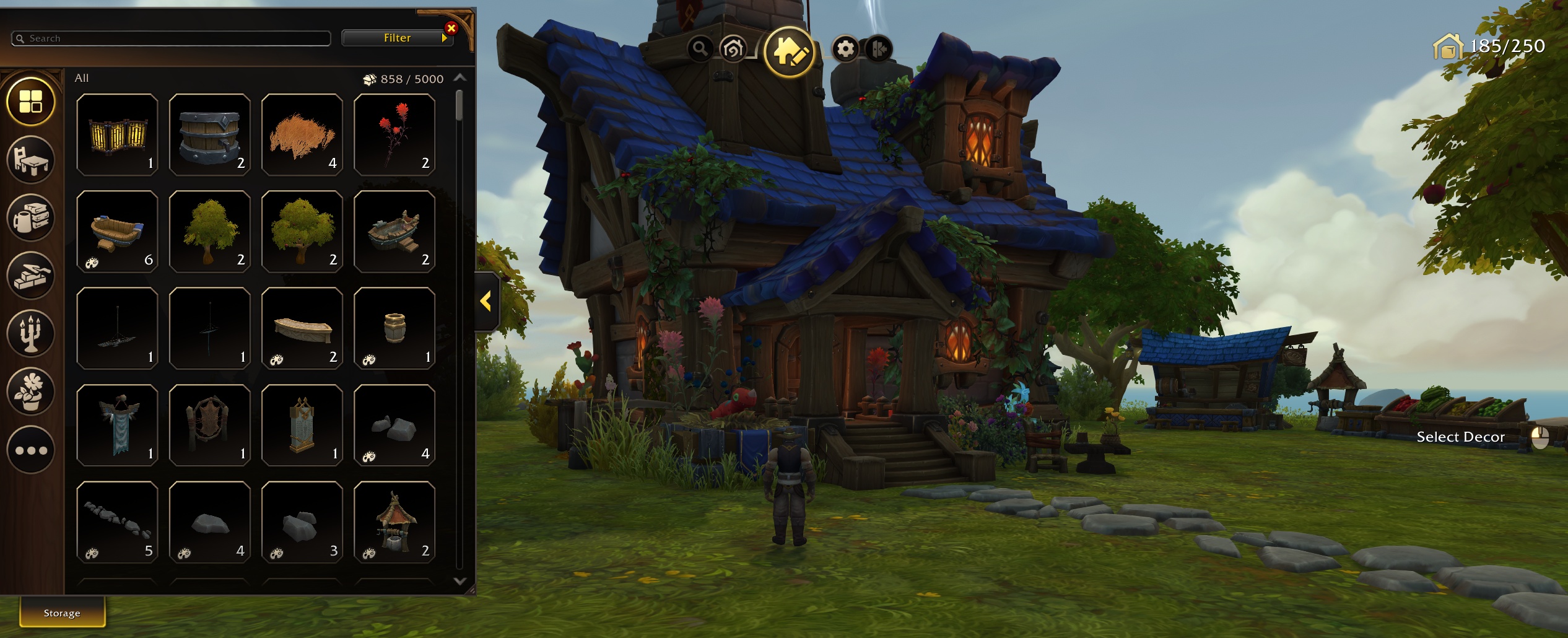
Task: Open housing settings via the gear icon
Action: [846, 48]
